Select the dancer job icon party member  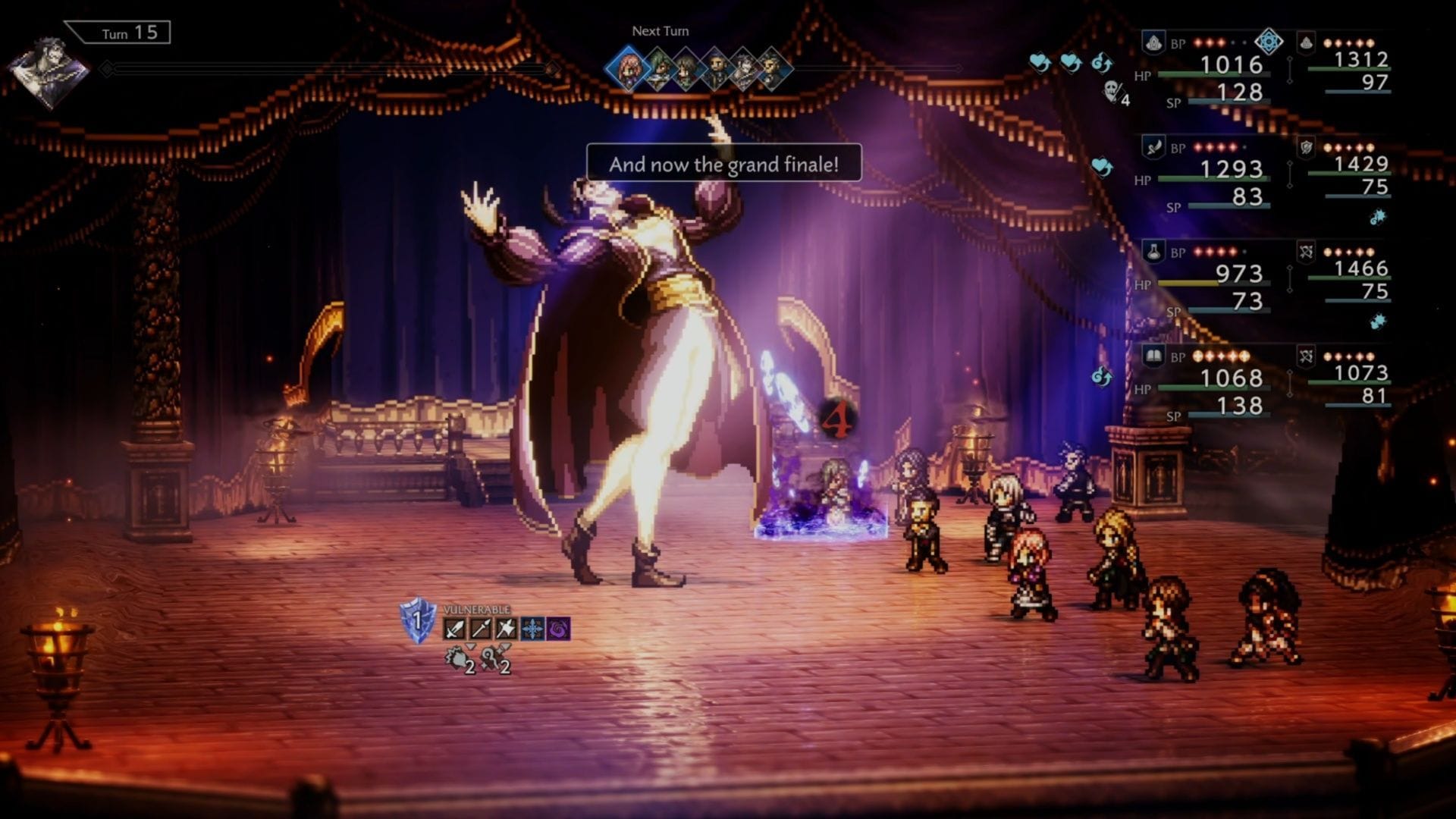[1153, 147]
